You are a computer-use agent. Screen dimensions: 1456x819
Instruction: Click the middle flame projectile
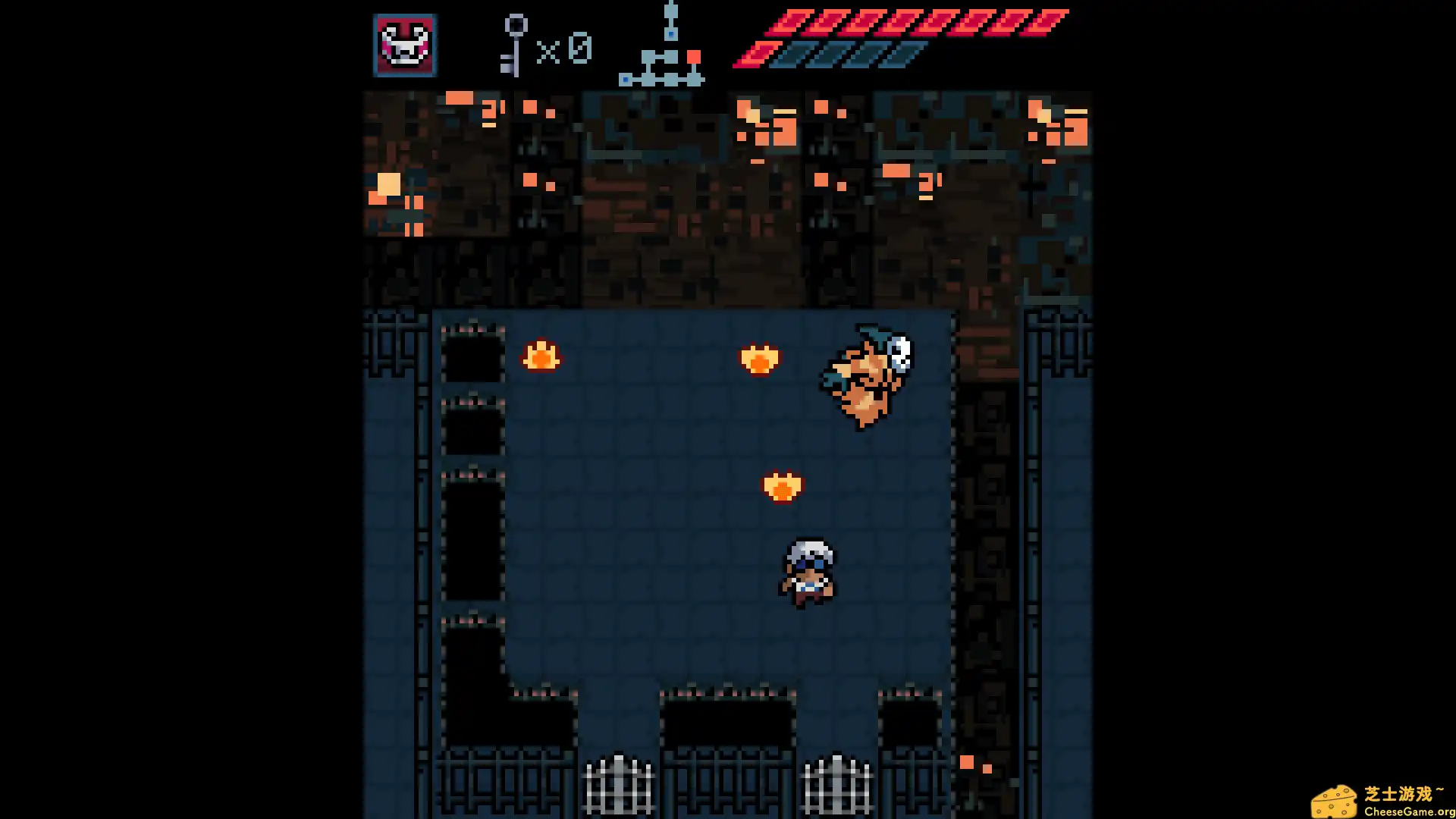(759, 359)
